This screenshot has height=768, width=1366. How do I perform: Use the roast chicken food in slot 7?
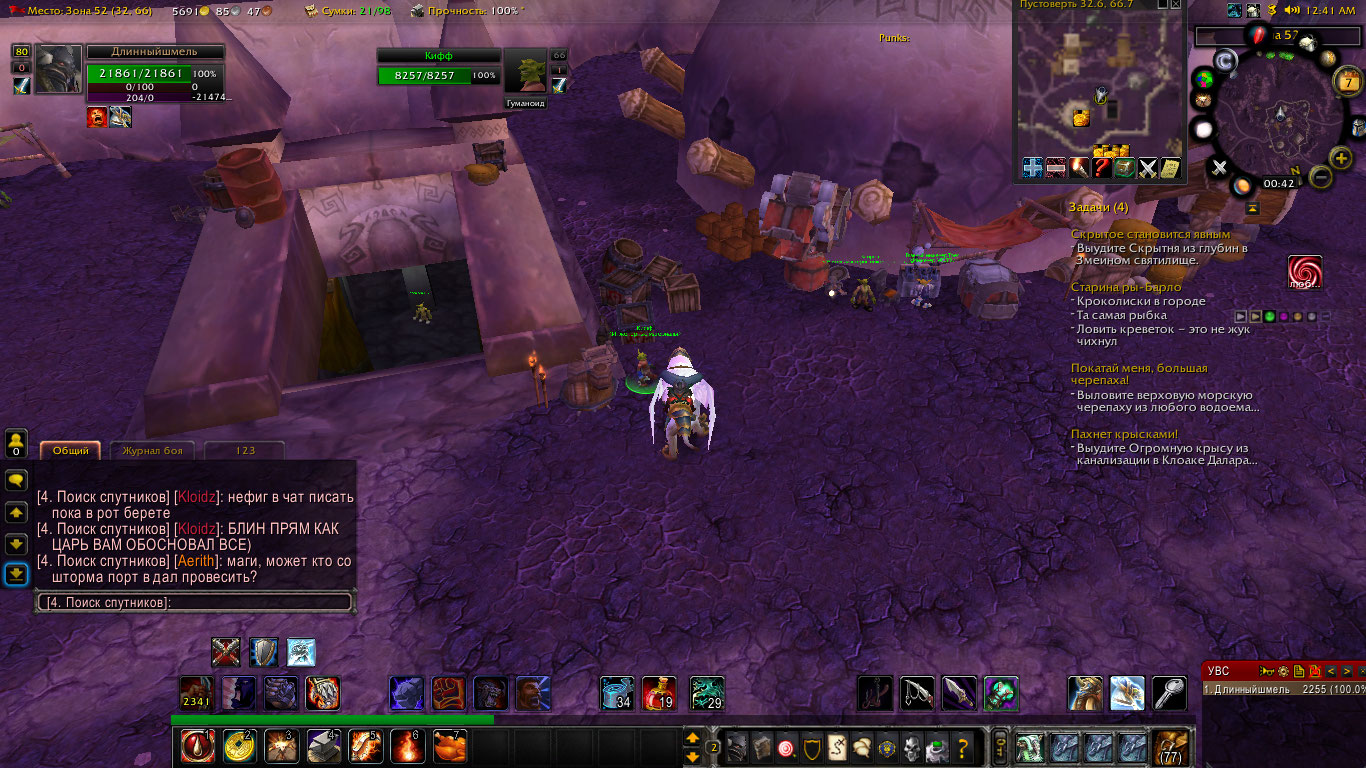click(448, 746)
